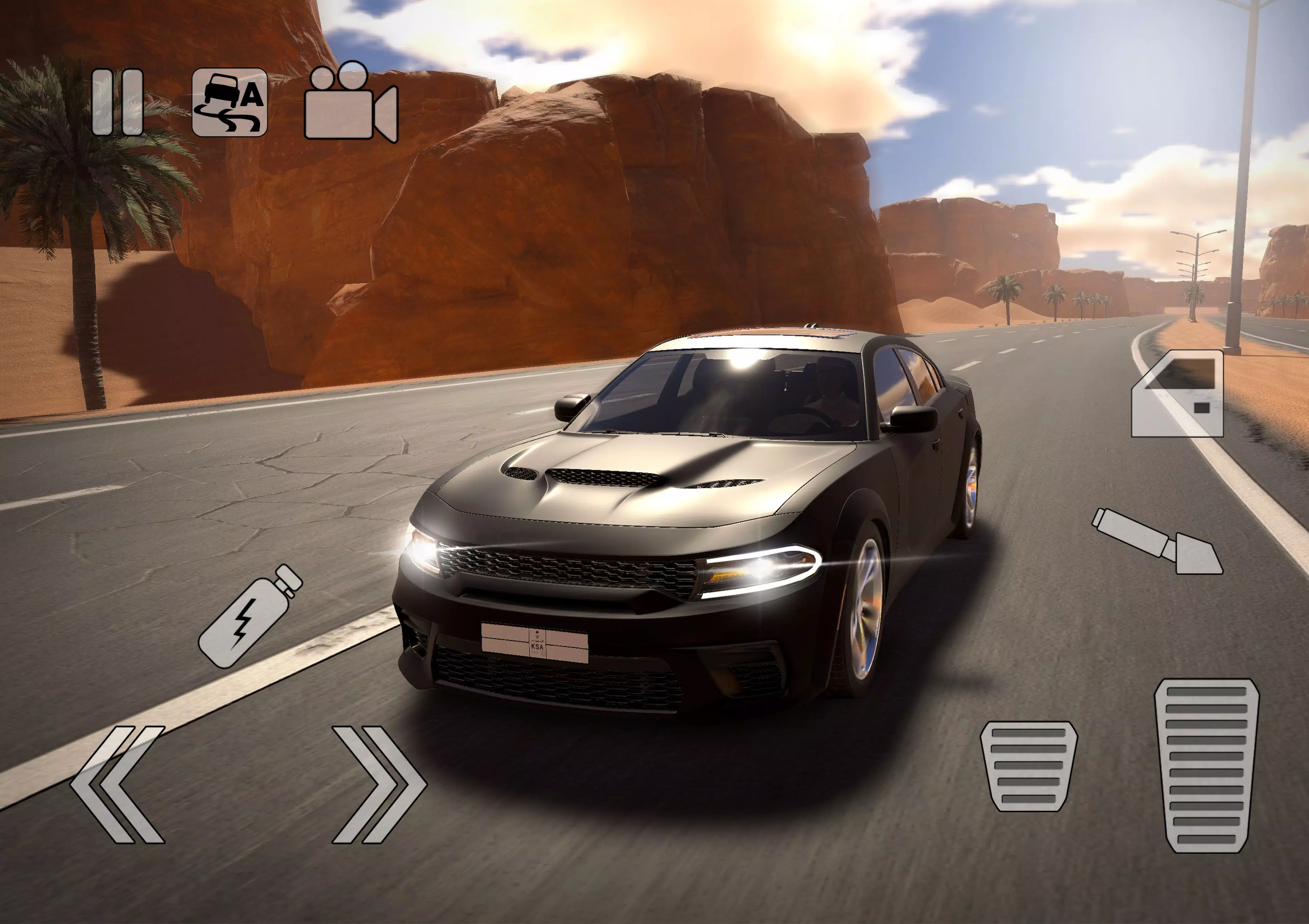Steer left with the left arrows
The image size is (1309, 924).
(x=118, y=784)
